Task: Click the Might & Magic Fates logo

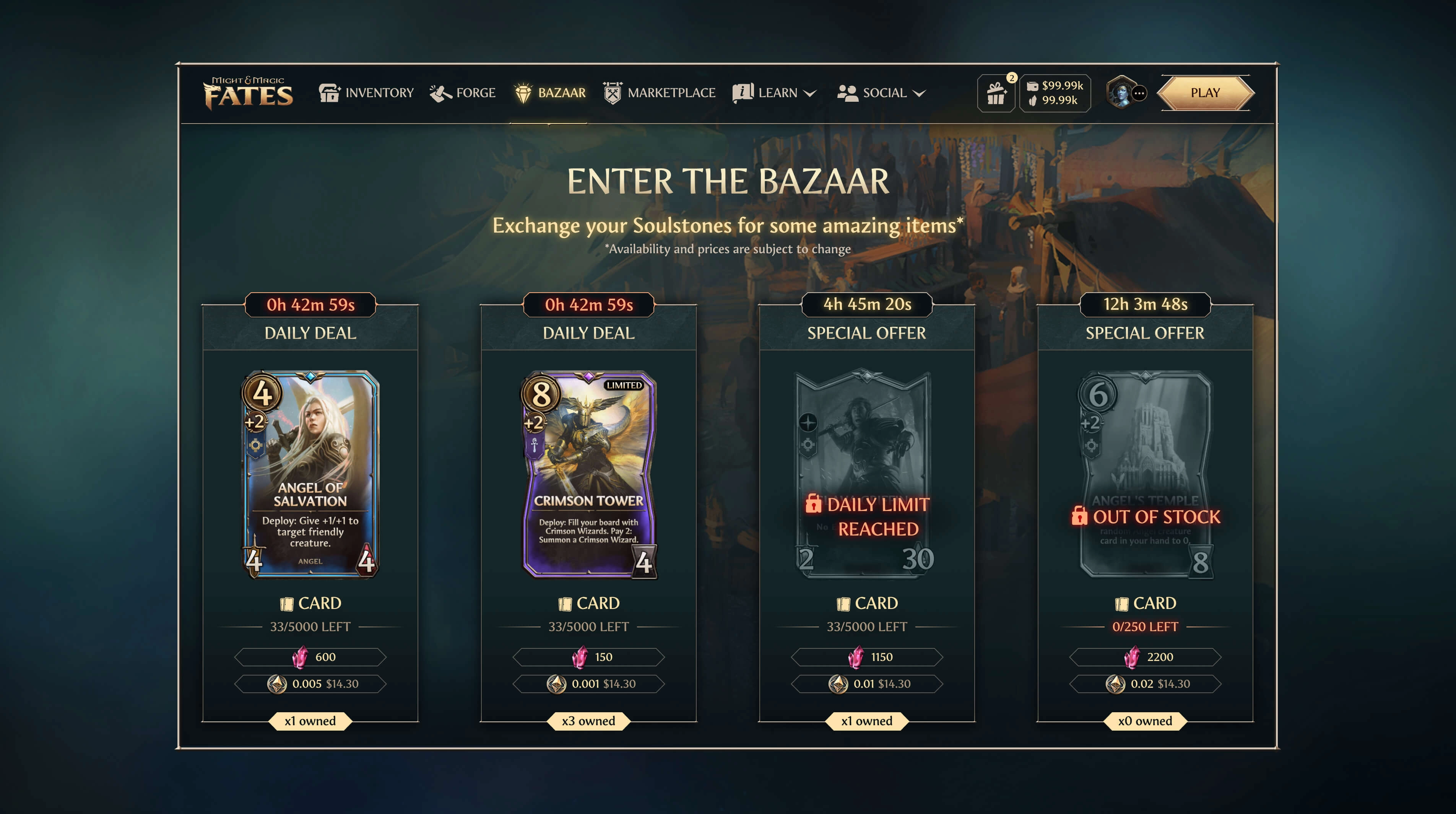Action: pyautogui.click(x=249, y=93)
